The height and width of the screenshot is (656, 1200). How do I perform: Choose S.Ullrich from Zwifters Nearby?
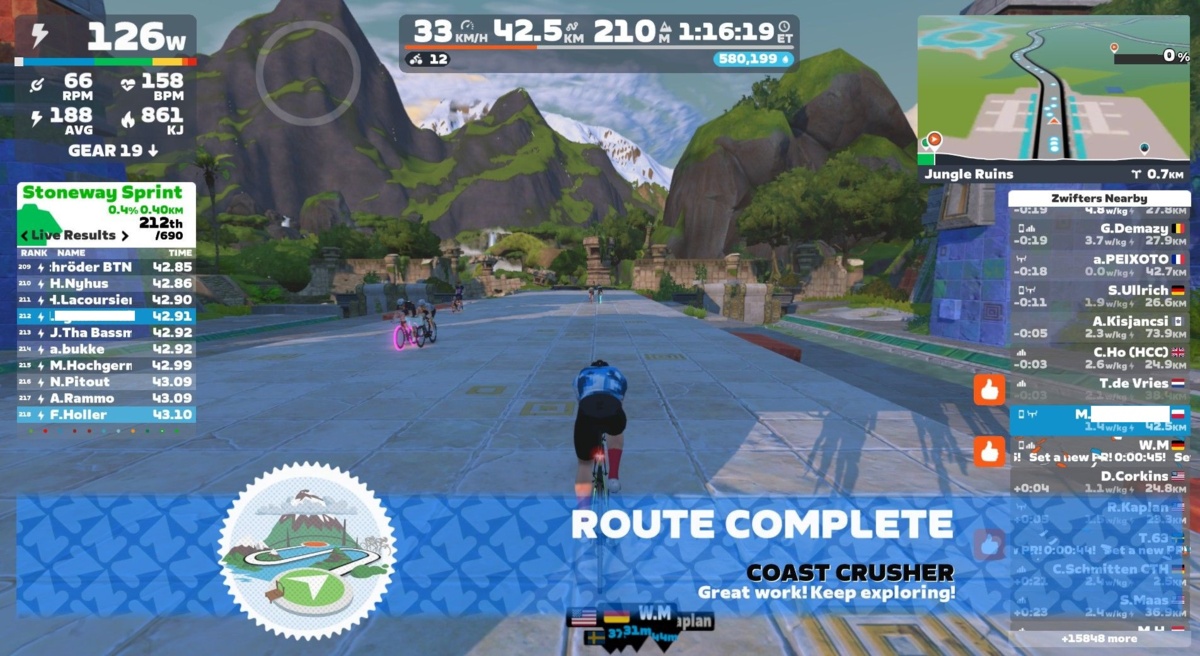point(1098,296)
